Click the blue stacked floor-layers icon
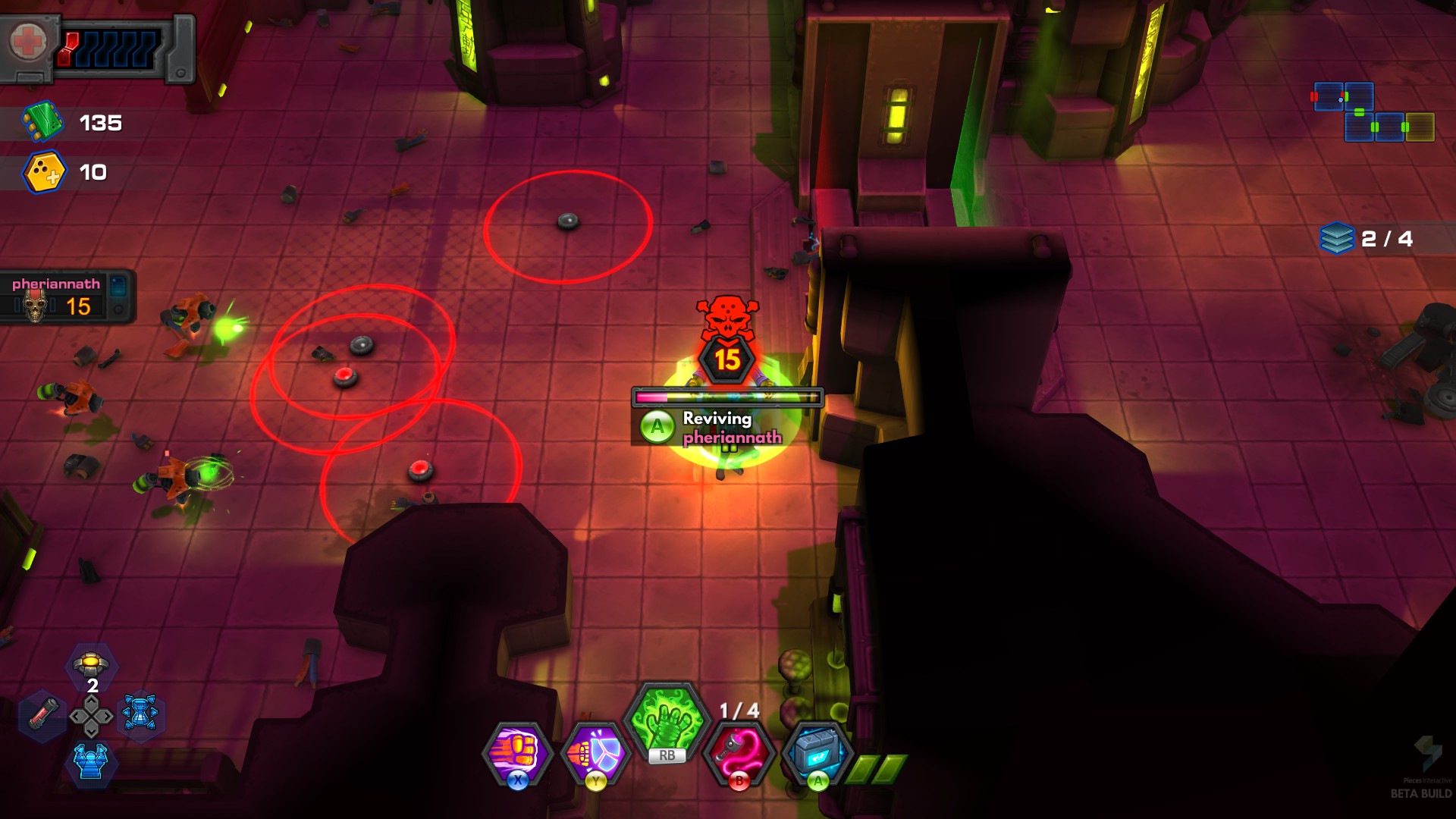 point(1336,239)
